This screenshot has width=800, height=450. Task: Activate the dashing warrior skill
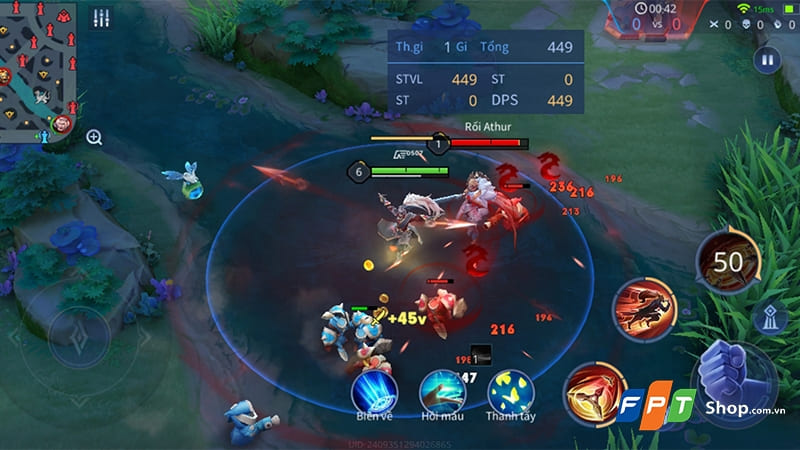pyautogui.click(x=643, y=308)
